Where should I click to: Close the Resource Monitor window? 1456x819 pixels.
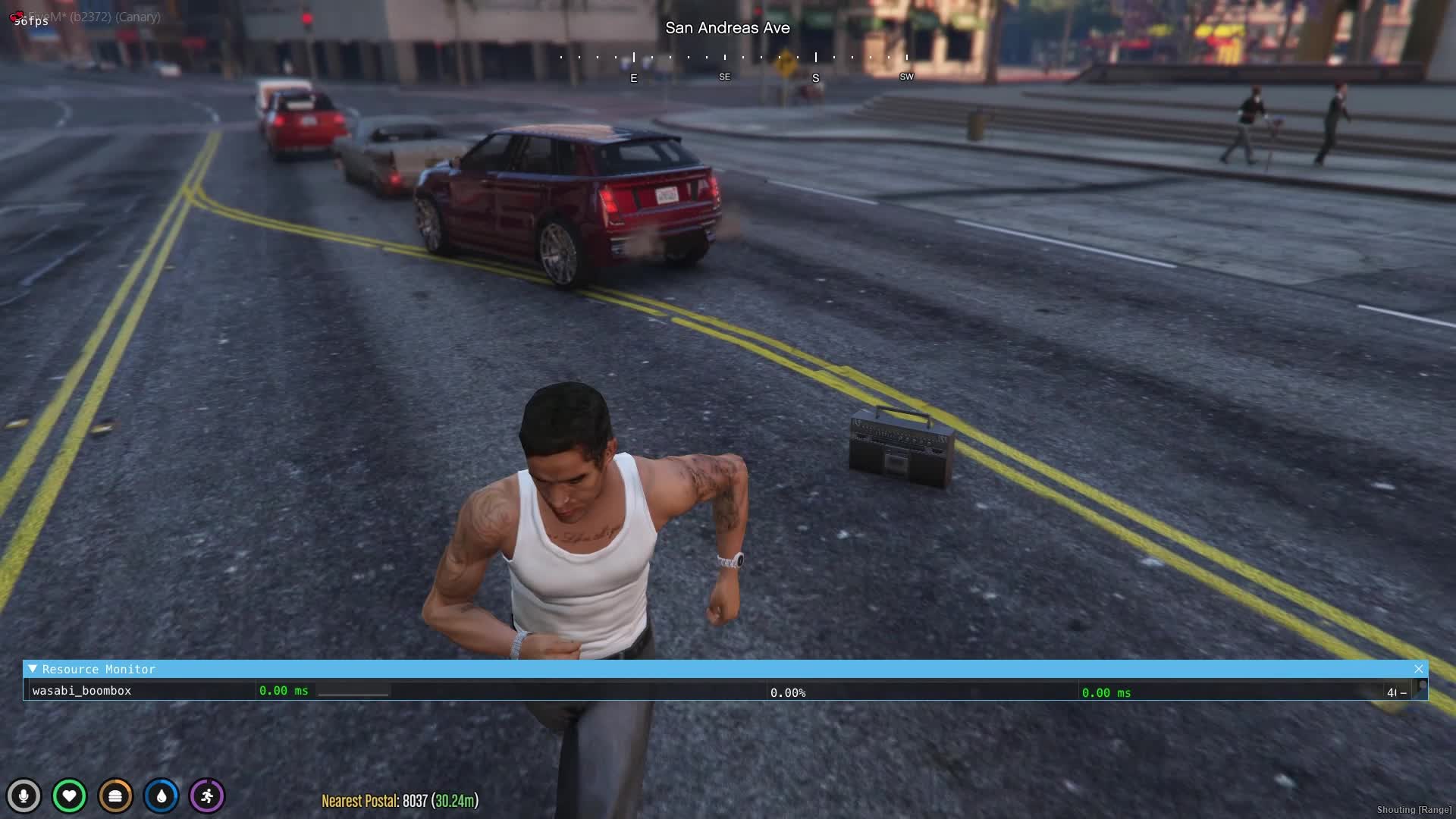point(1418,669)
